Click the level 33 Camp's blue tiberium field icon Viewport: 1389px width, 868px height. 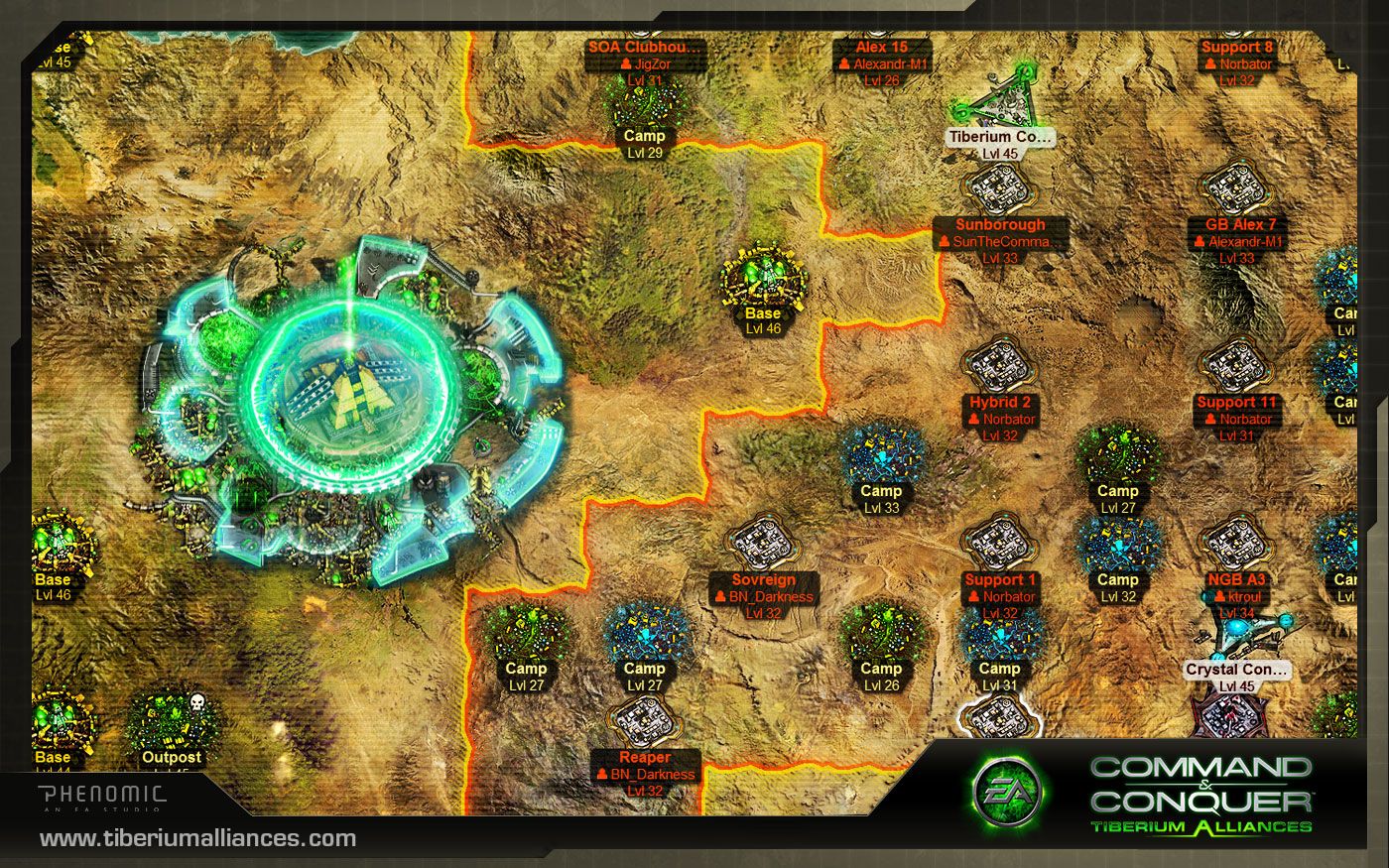(x=883, y=456)
